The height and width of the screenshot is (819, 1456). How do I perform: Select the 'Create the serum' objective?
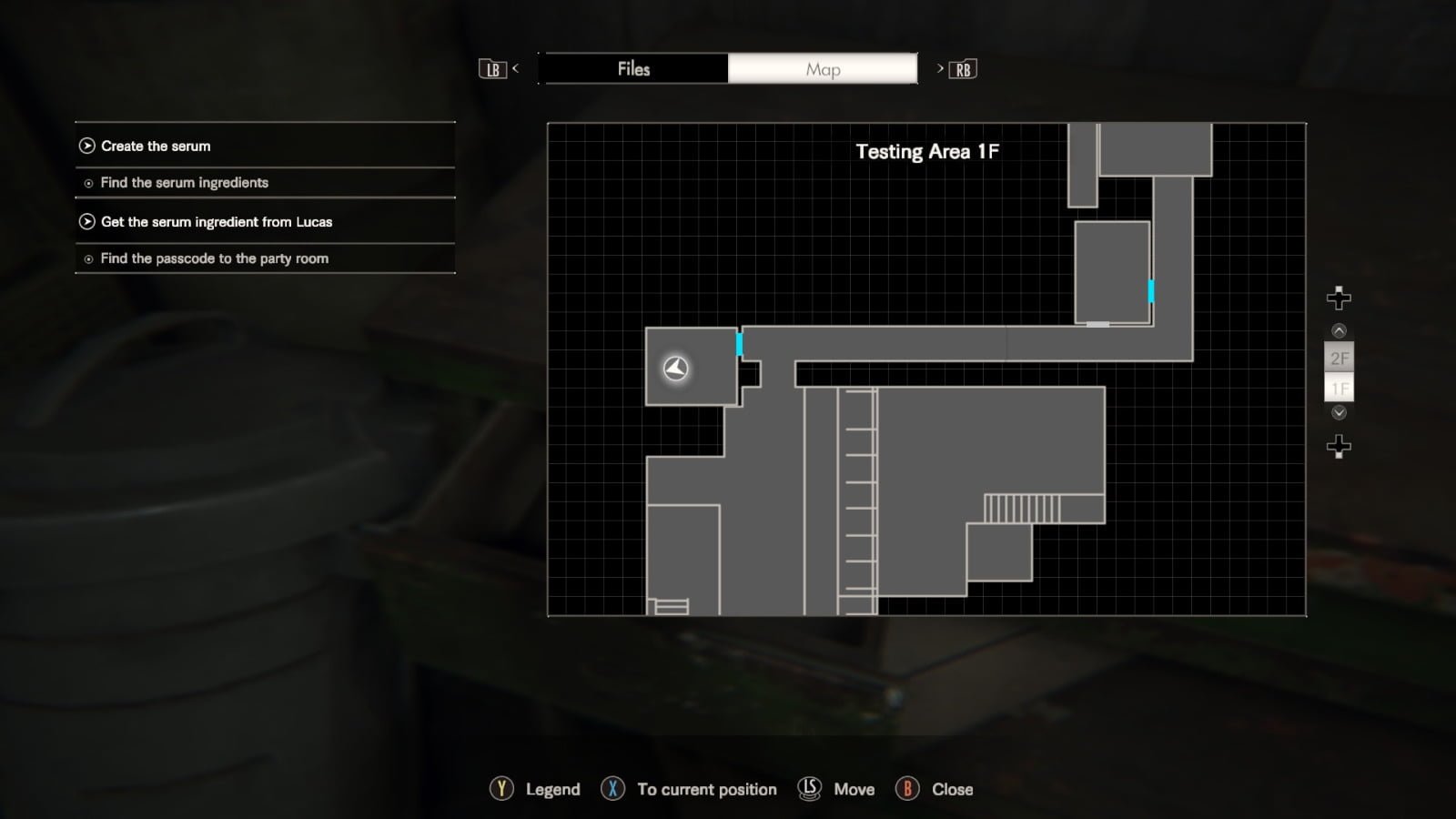tap(156, 146)
